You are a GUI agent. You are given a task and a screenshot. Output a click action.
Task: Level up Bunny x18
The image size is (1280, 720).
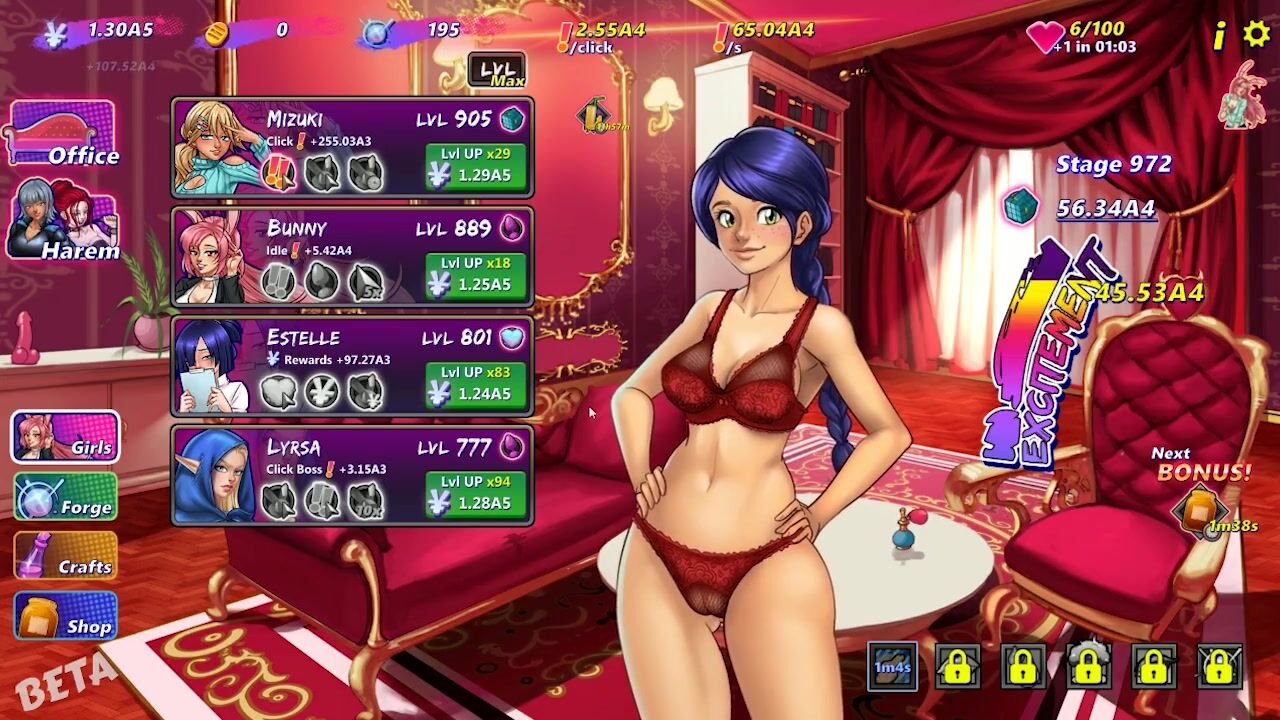click(x=476, y=275)
